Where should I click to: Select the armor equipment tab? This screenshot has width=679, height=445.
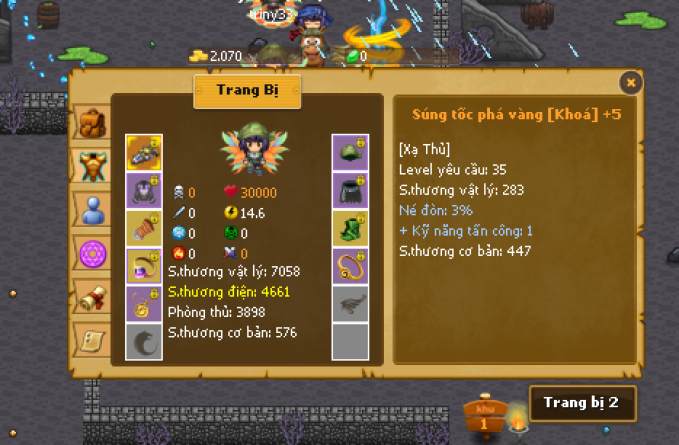point(93,165)
